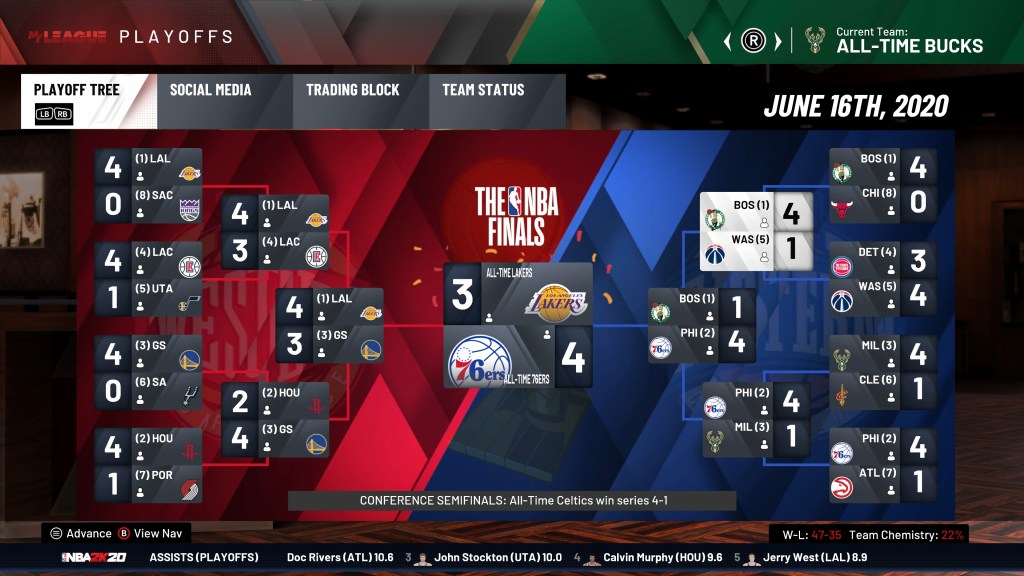Select the Lakers vs Kings first-round series
Screen dimensions: 1024x576
pos(148,185)
